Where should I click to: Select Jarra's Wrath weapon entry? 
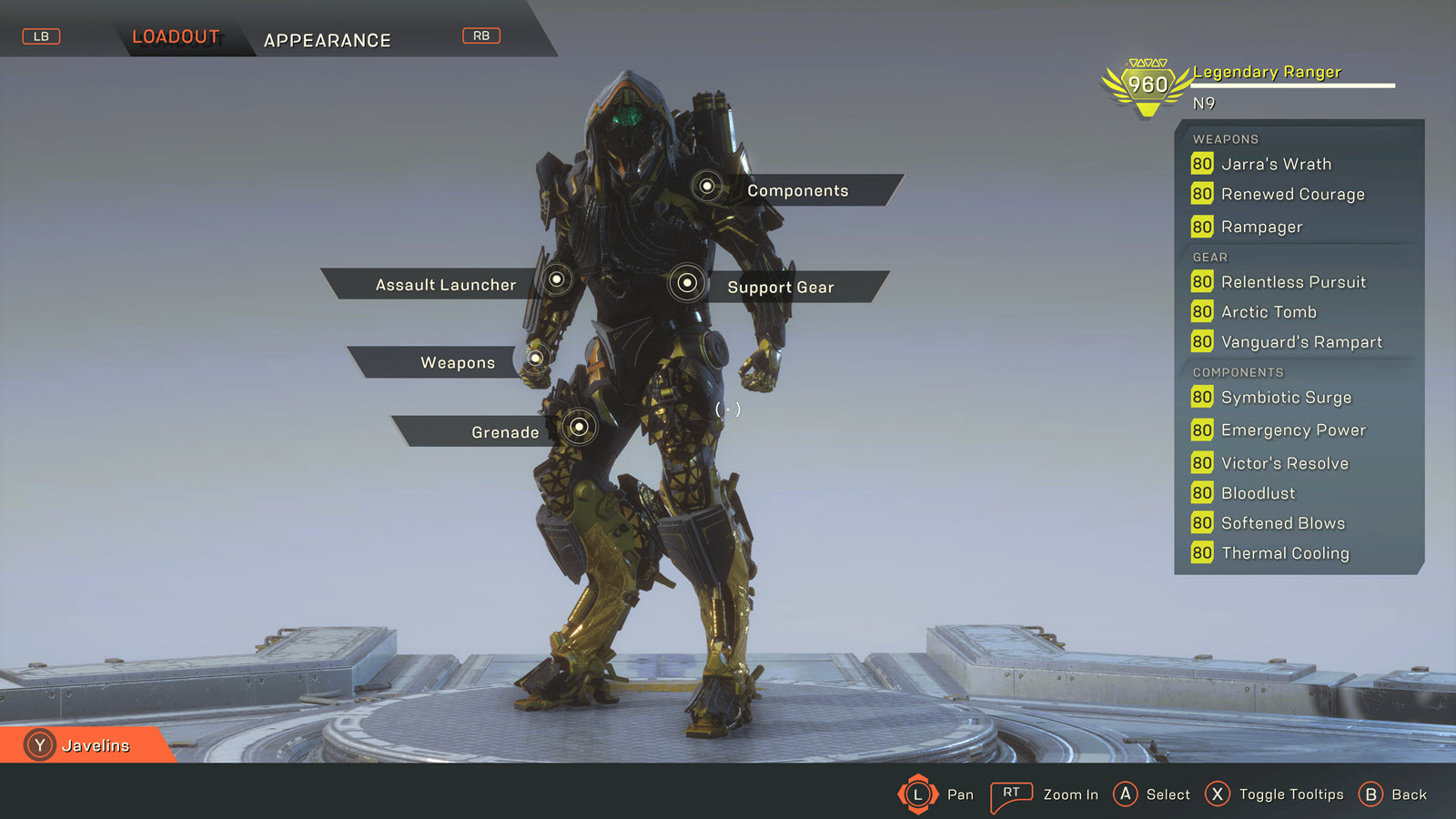1275,164
